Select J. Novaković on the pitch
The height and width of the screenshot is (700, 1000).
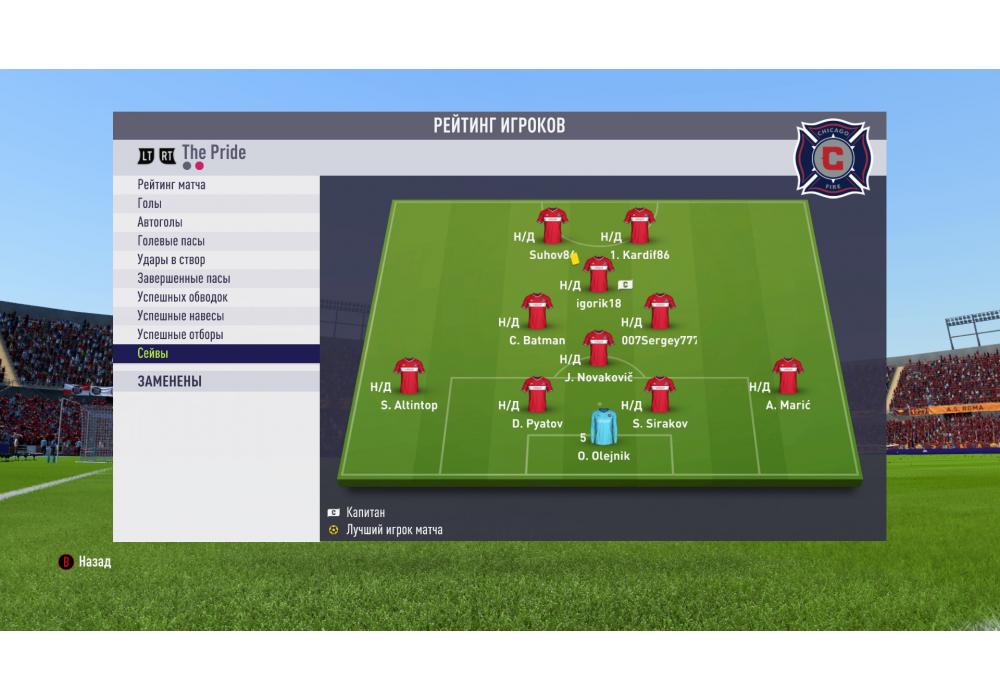point(598,349)
